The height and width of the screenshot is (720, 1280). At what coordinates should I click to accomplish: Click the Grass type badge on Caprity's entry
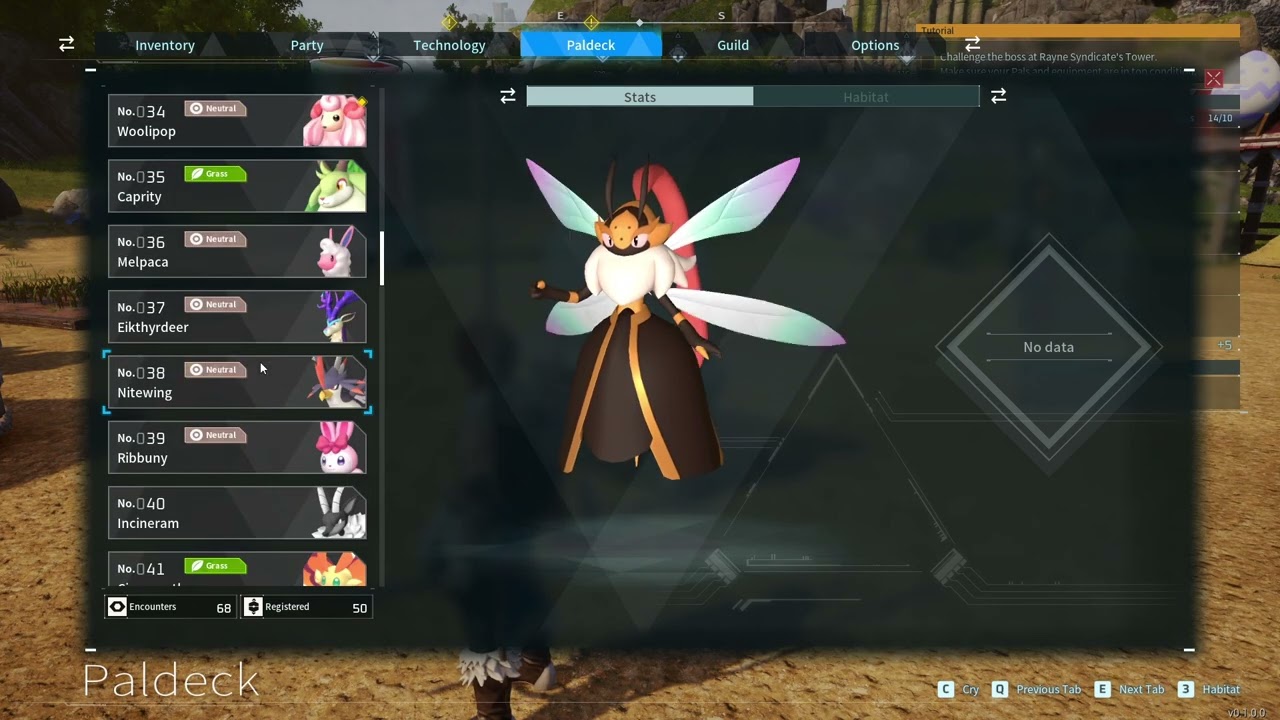215,173
